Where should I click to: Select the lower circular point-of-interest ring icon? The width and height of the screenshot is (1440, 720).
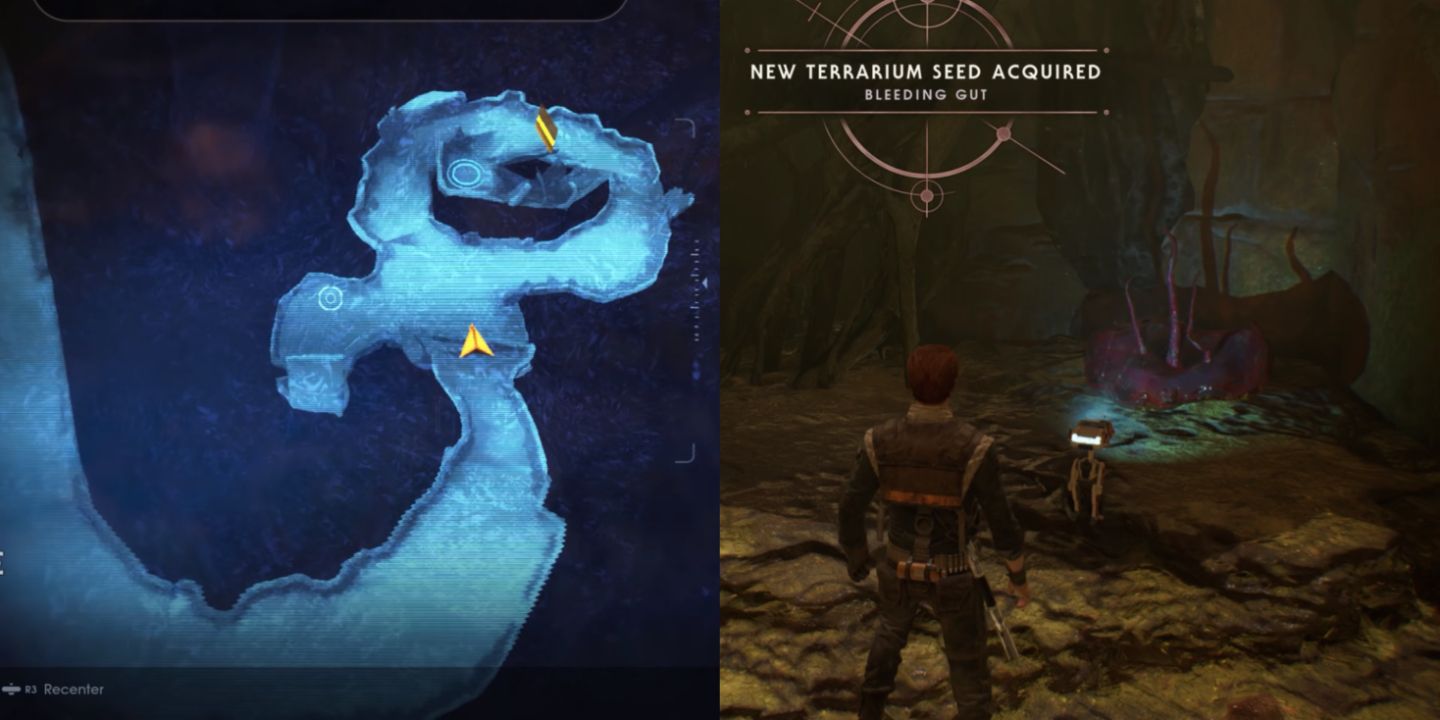(329, 297)
